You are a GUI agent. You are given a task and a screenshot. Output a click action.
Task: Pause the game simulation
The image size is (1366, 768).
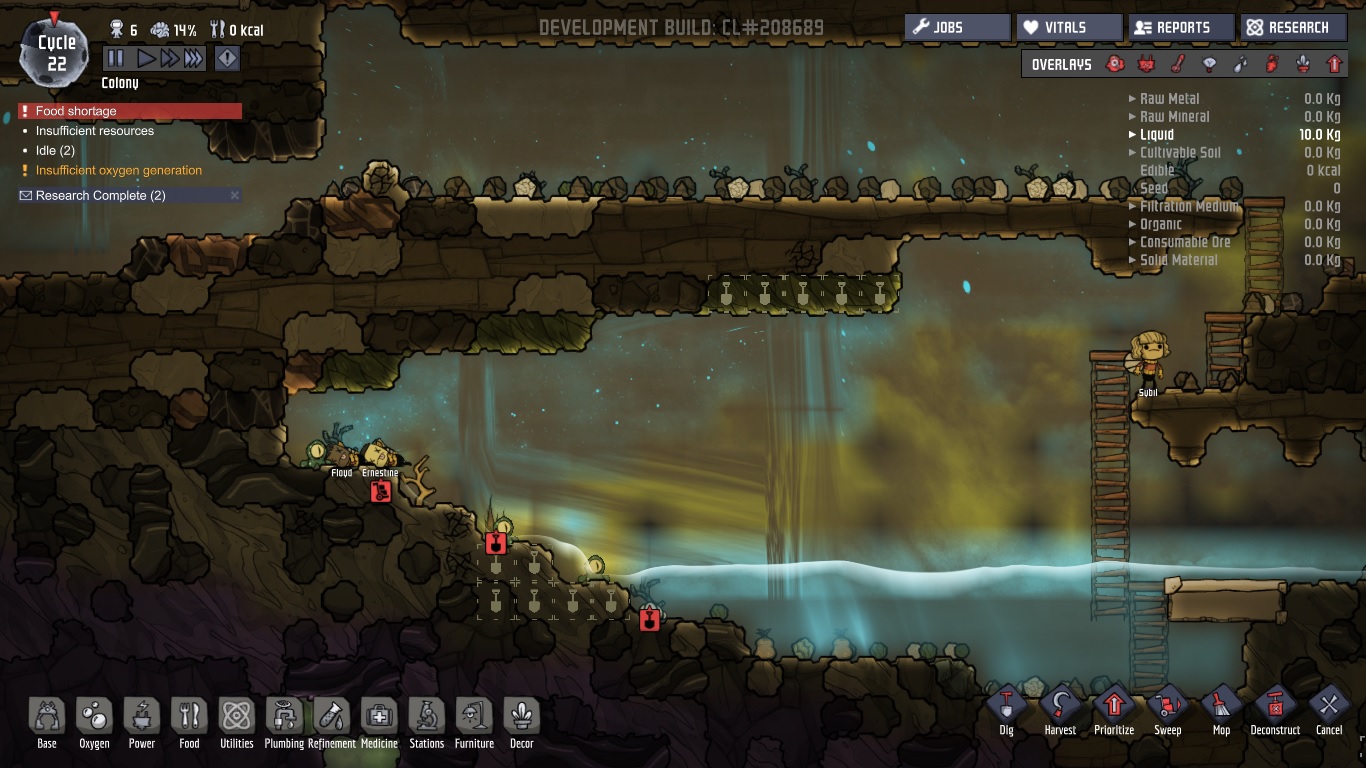point(116,59)
